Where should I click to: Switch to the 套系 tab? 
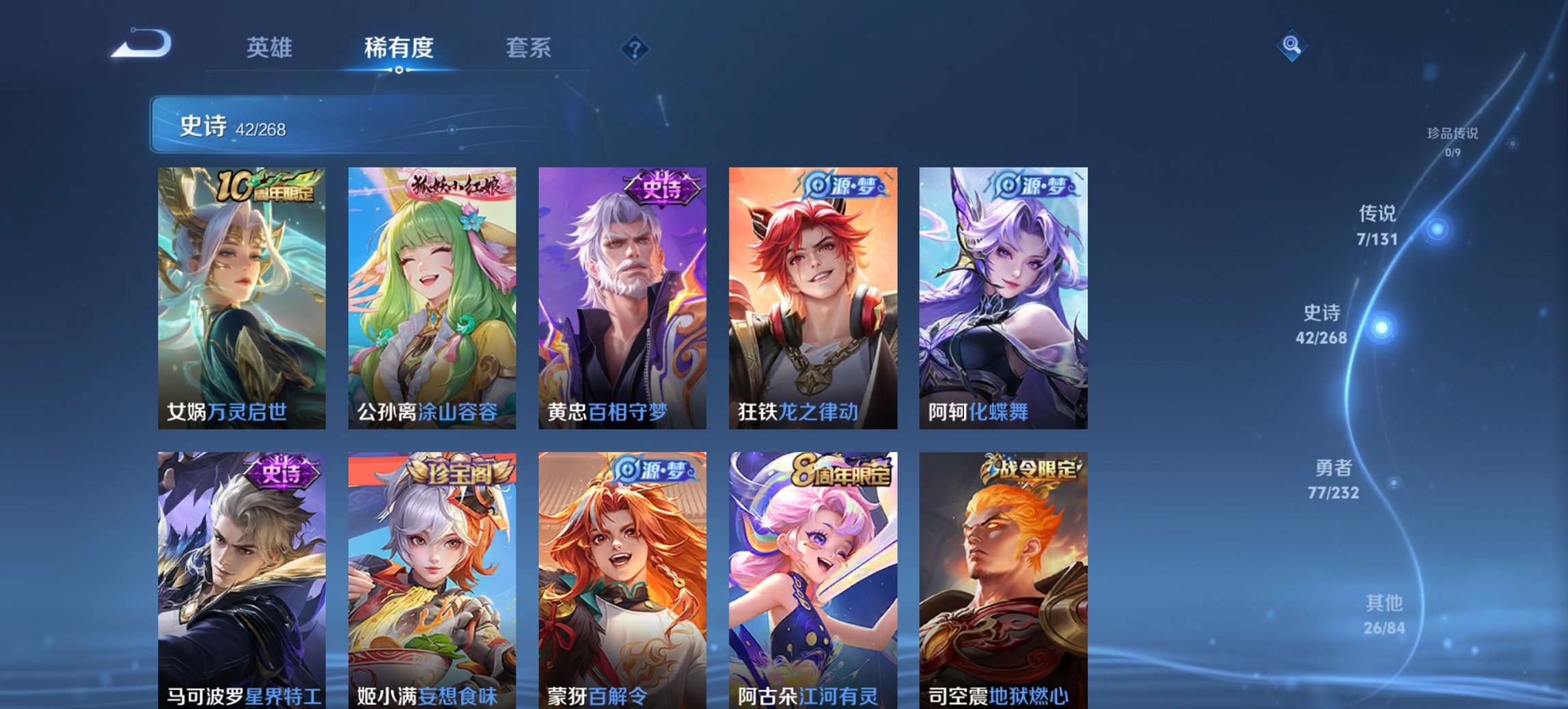[x=529, y=49]
